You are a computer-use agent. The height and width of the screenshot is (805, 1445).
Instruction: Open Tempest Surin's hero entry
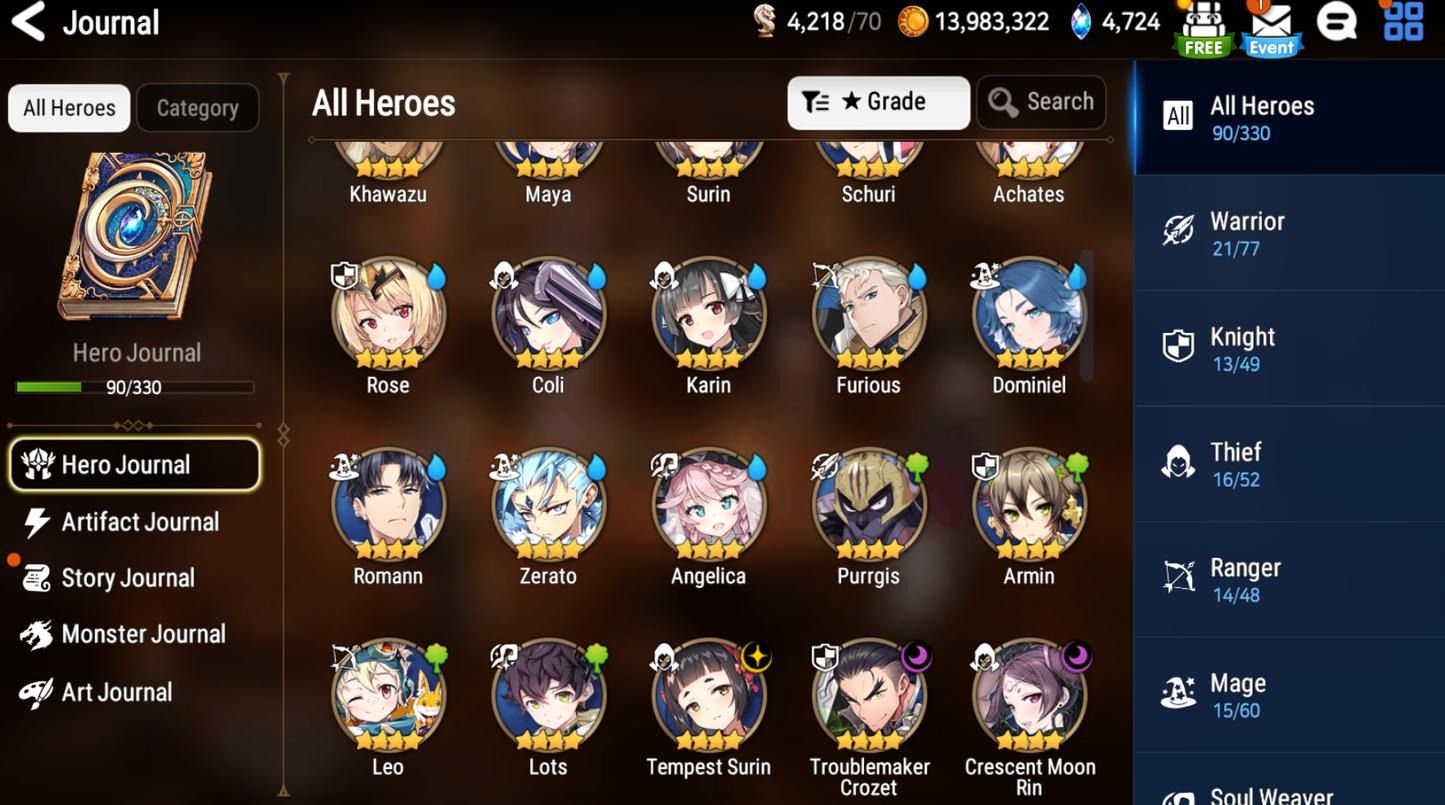(x=708, y=694)
